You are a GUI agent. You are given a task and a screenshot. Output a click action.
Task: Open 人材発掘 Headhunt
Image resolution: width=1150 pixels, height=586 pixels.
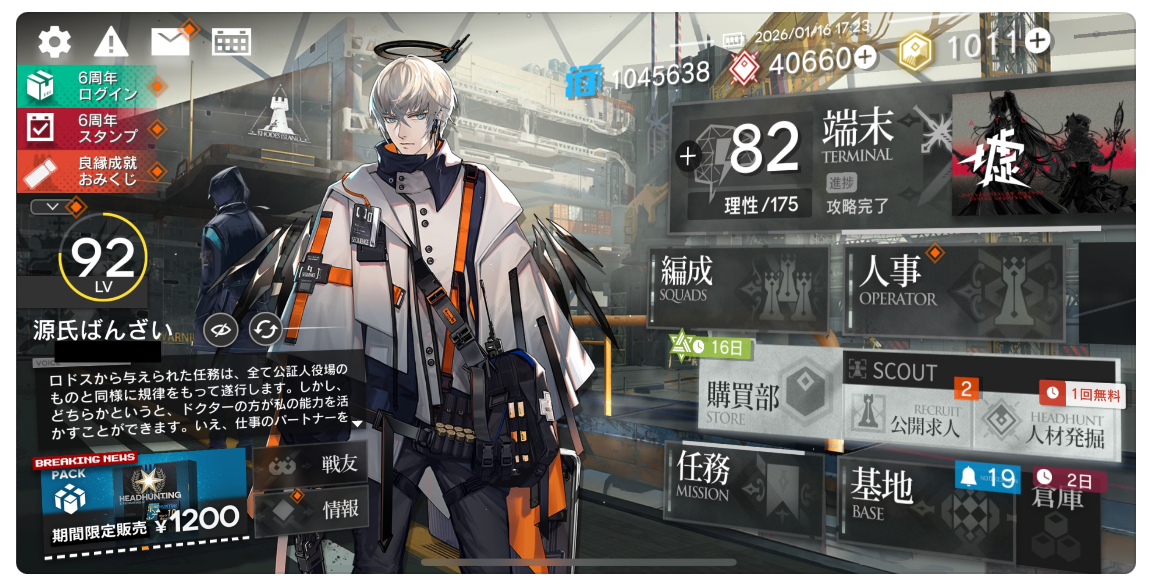click(x=1045, y=420)
